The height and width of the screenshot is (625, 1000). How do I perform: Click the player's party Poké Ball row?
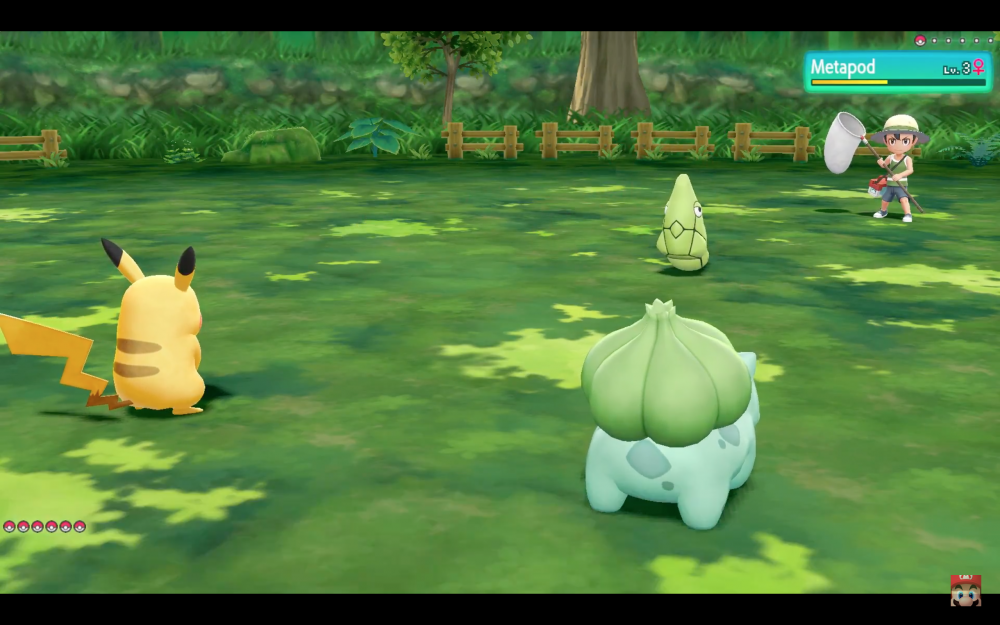pyautogui.click(x=45, y=526)
